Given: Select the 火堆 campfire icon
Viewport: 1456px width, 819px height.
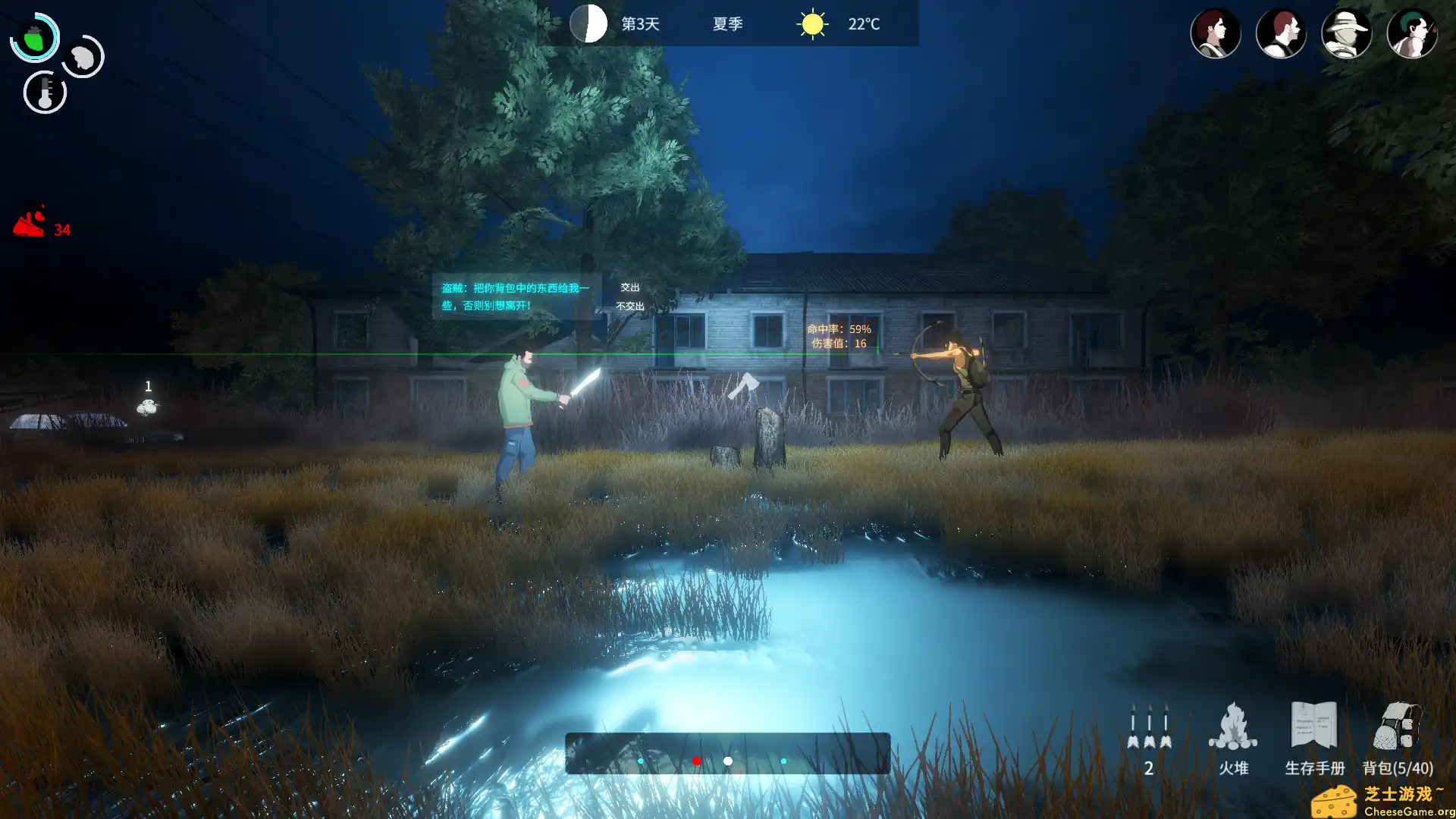Looking at the screenshot, I should pyautogui.click(x=1235, y=726).
